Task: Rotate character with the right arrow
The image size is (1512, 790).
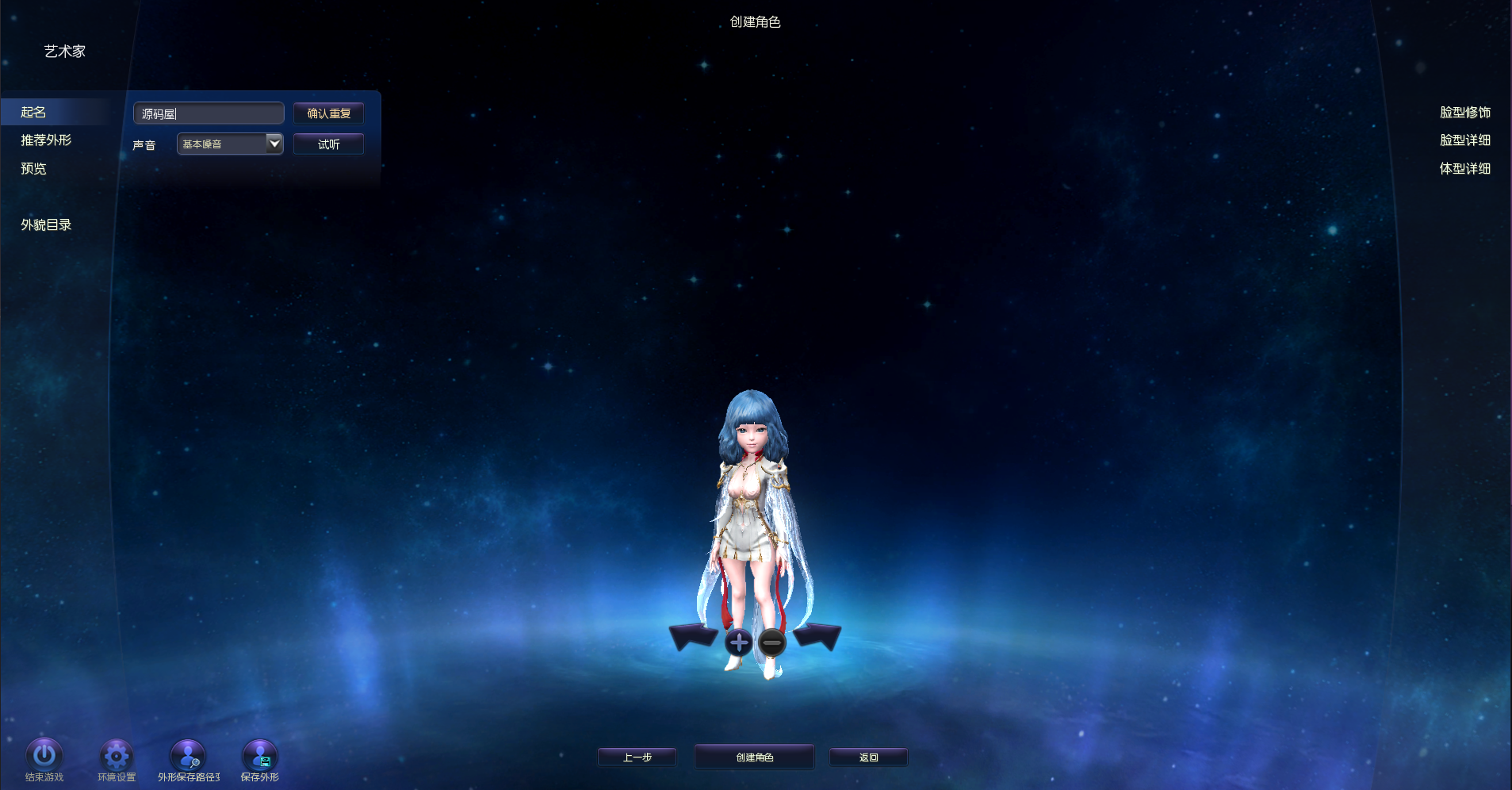Action: point(817,636)
